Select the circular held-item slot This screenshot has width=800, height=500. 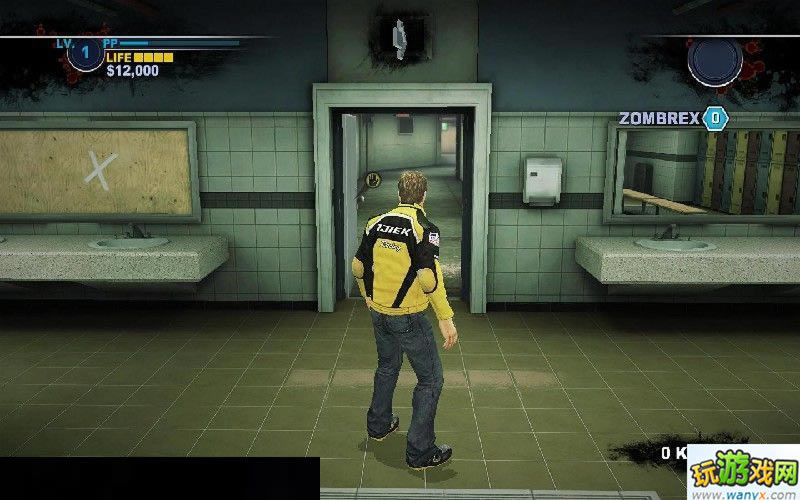[715, 59]
